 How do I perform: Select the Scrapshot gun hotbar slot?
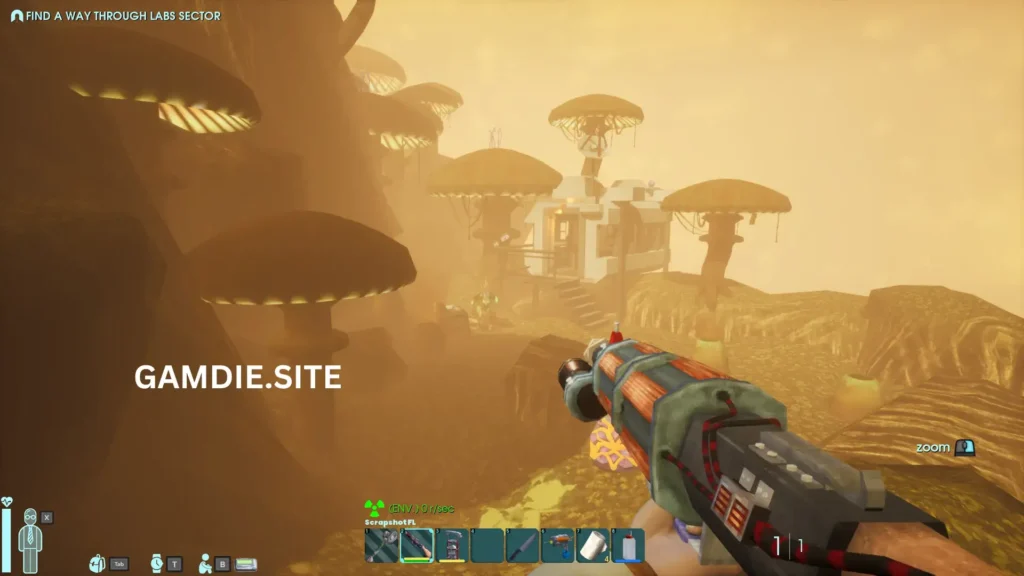point(416,546)
